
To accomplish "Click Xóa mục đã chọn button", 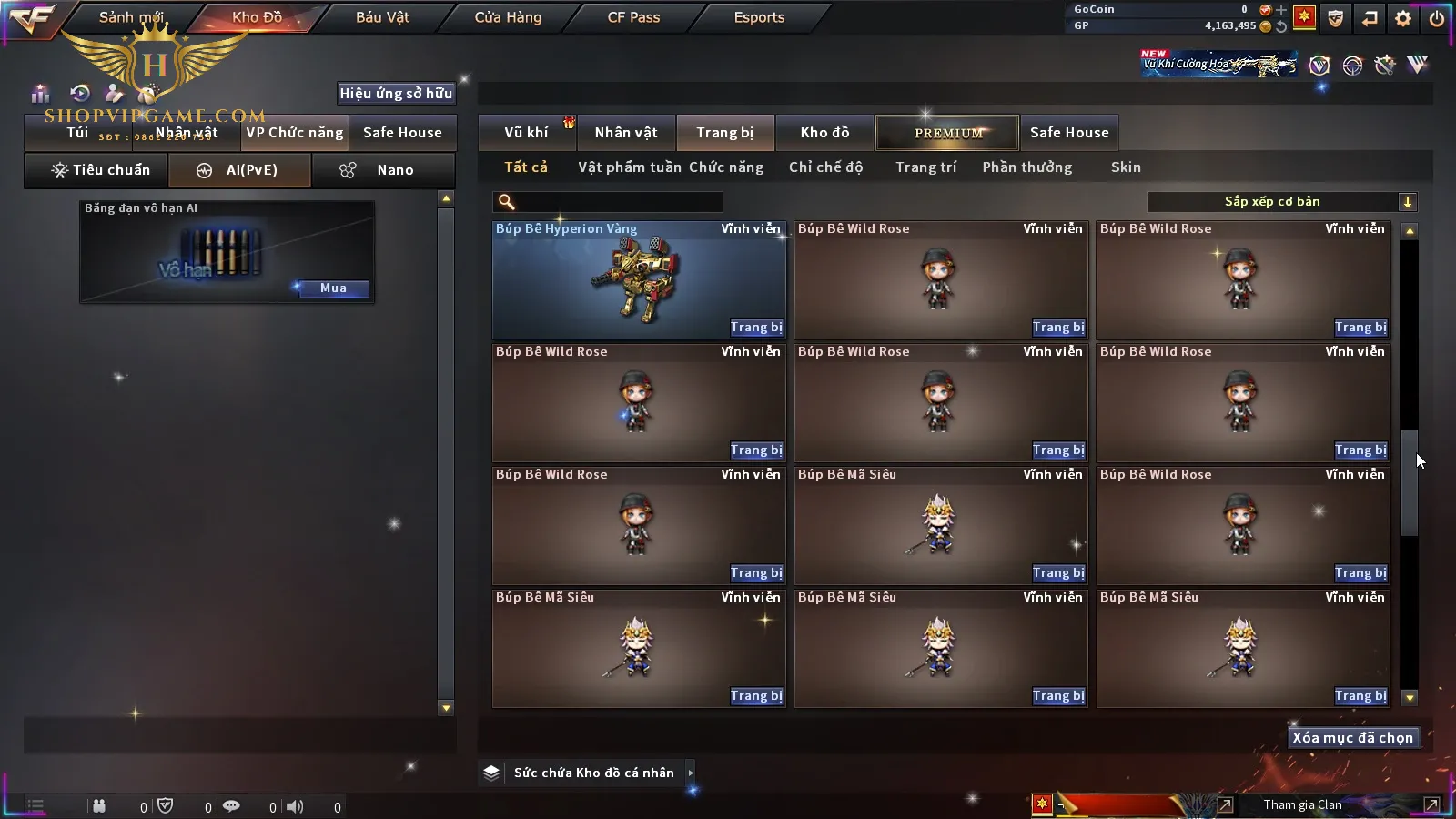I will 1352,738.
